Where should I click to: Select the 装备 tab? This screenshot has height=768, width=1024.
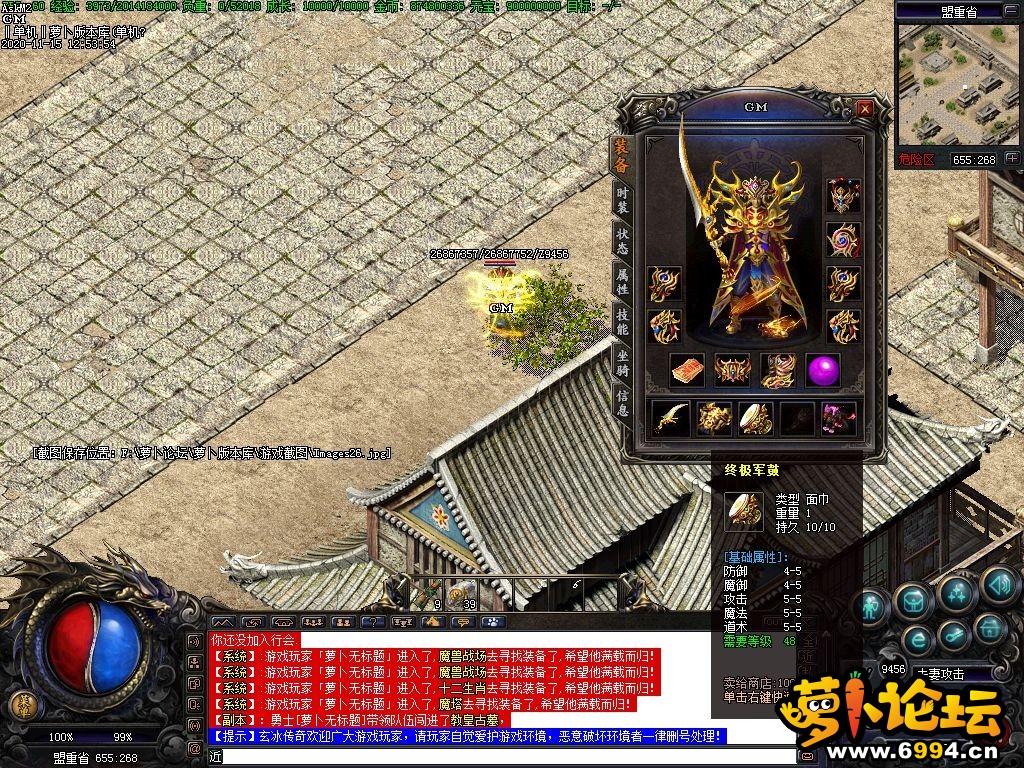coord(622,156)
